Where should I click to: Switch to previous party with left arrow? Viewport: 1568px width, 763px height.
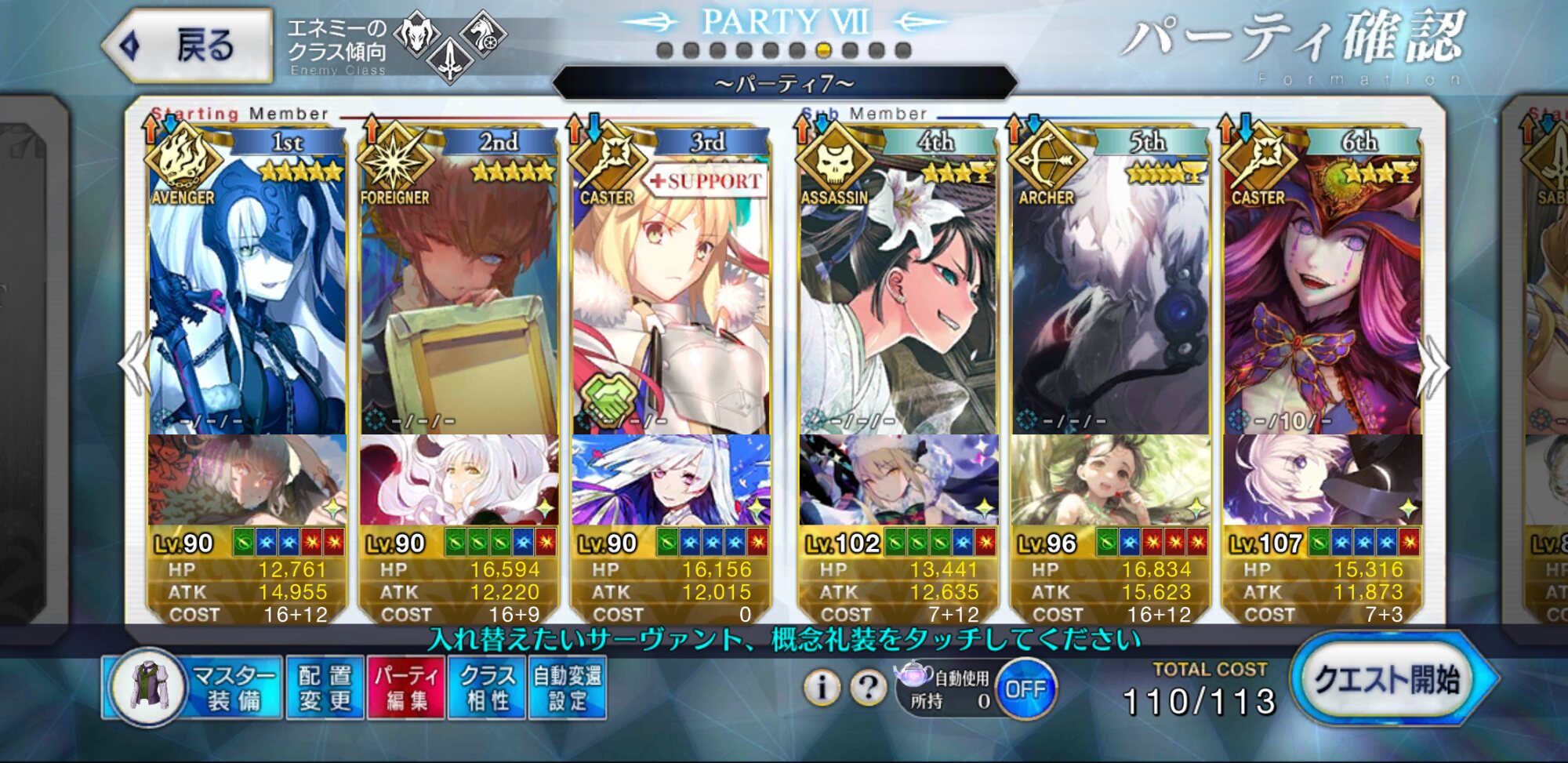[x=133, y=365]
